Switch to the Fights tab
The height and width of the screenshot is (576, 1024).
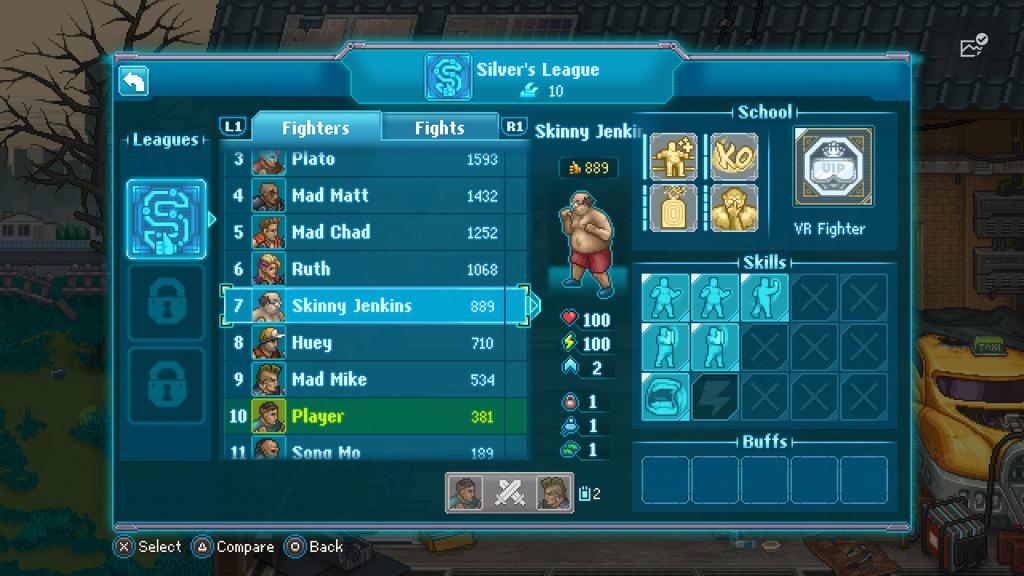pos(440,128)
